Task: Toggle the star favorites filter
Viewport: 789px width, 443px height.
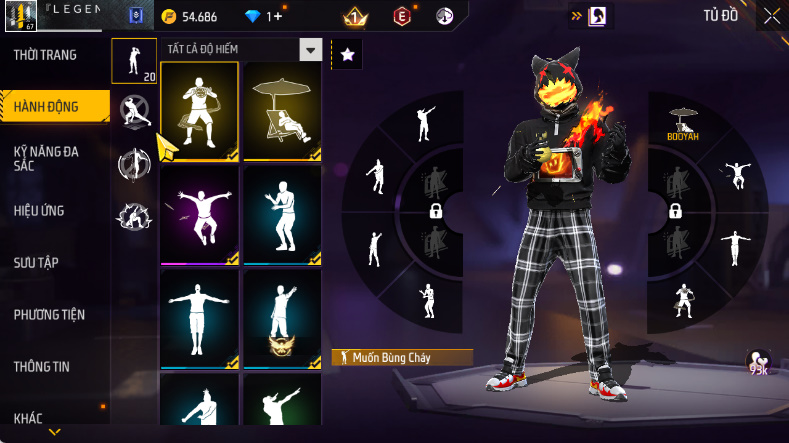Action: click(x=347, y=55)
